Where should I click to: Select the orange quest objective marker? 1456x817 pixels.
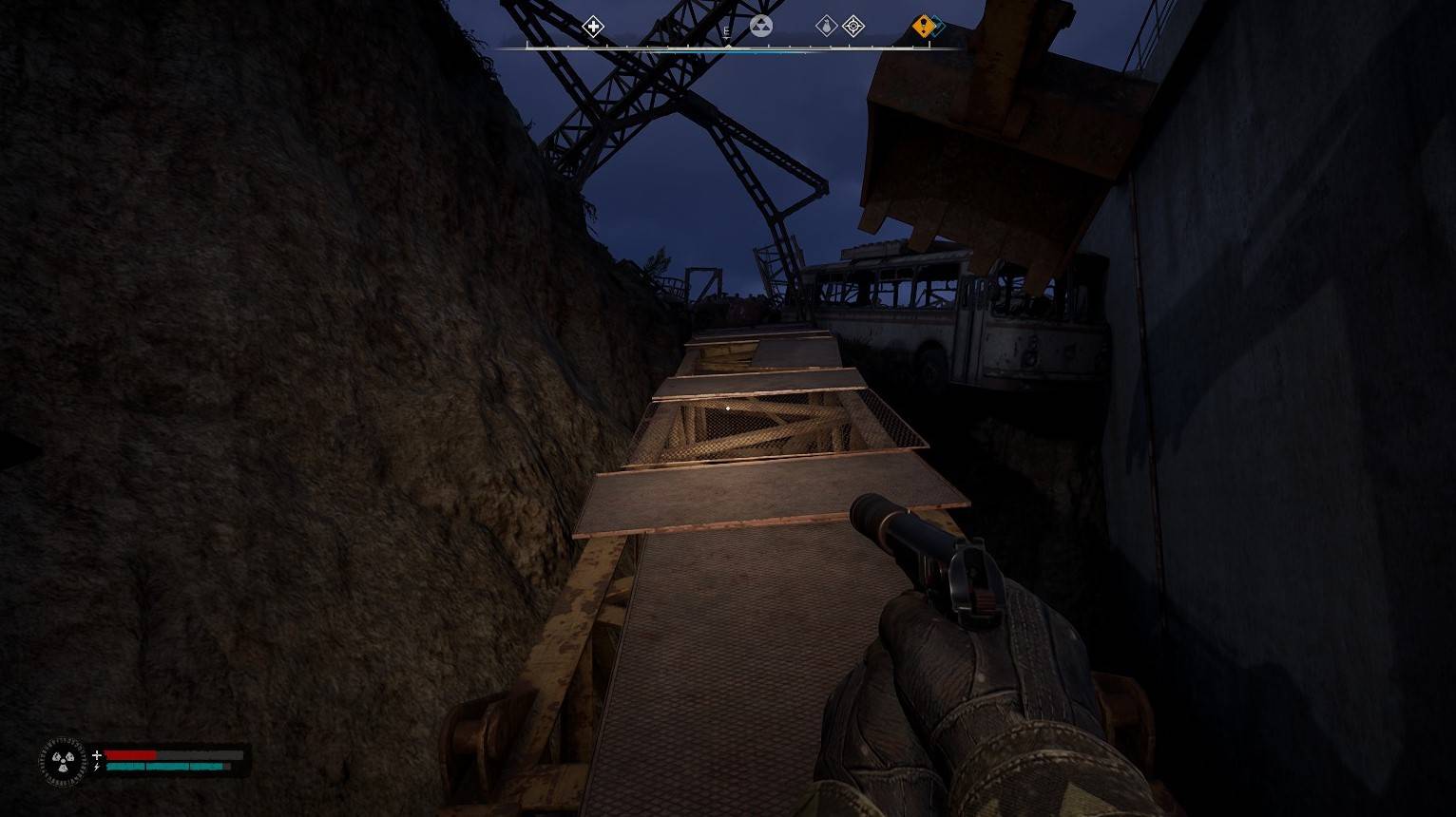tap(923, 26)
